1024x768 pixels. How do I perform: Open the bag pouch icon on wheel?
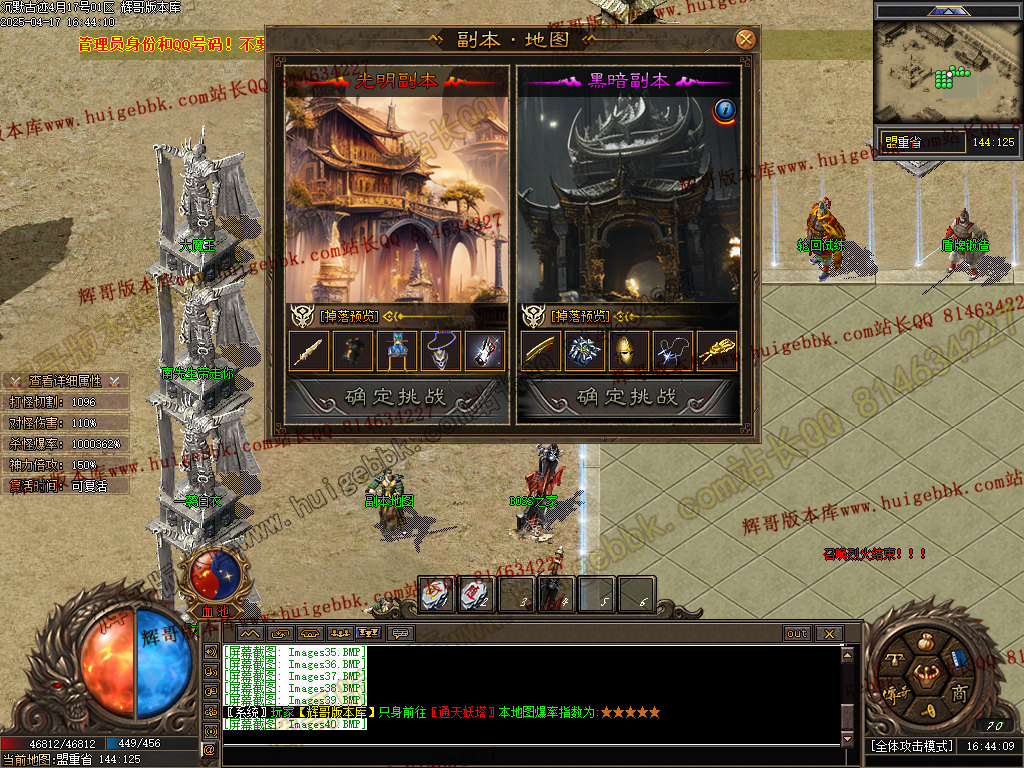coord(926,641)
